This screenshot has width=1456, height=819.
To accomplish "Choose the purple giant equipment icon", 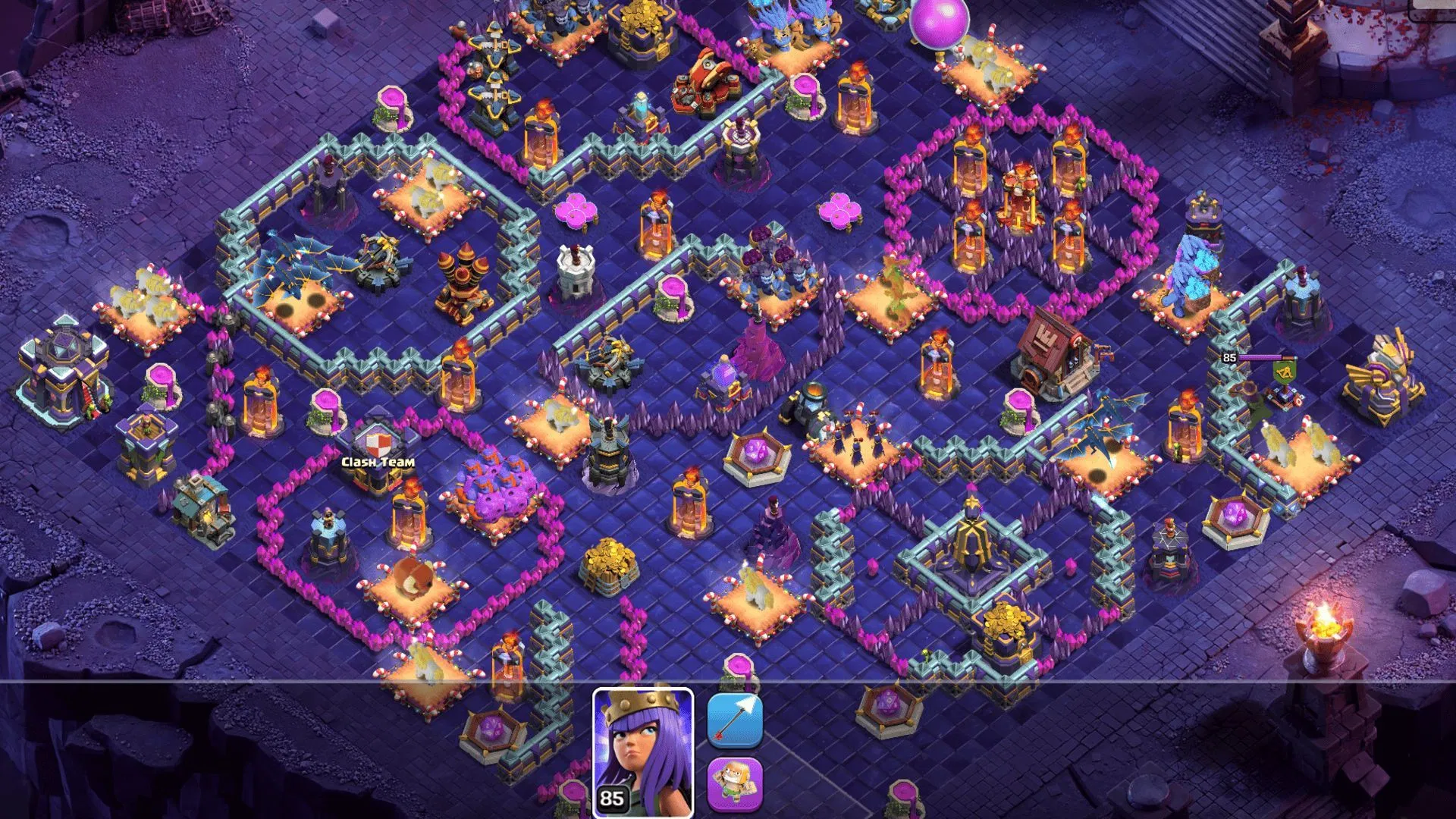I will (734, 784).
